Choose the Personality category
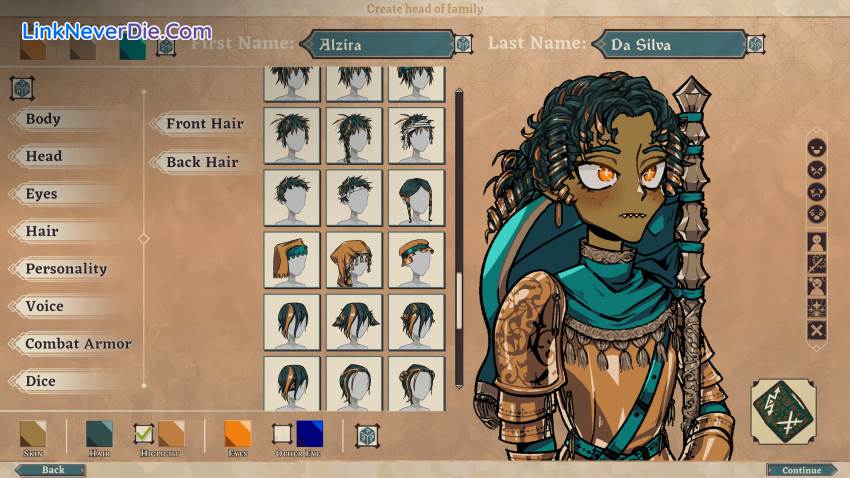The height and width of the screenshot is (478, 850). tap(66, 269)
